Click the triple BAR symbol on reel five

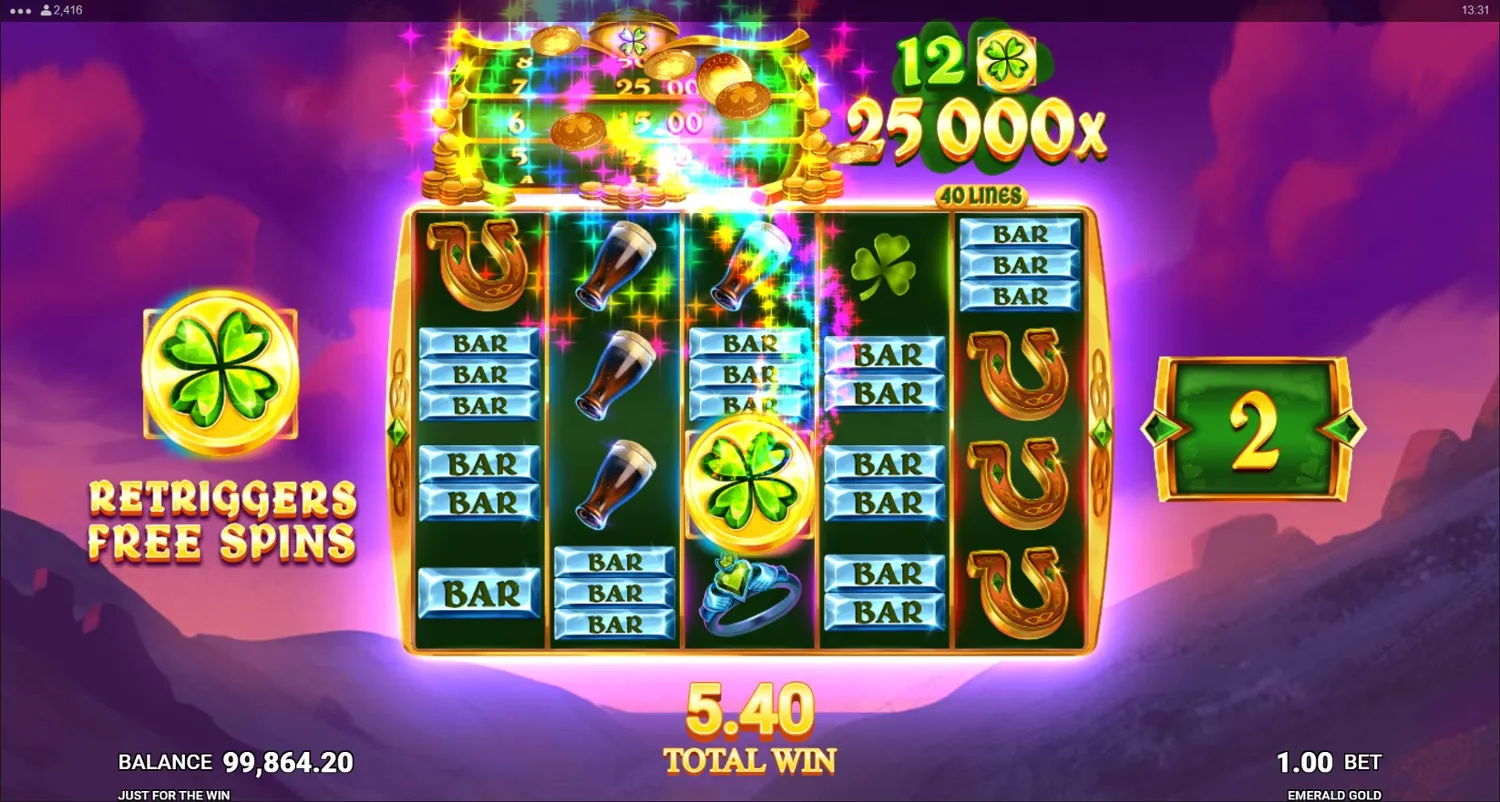(x=1019, y=265)
